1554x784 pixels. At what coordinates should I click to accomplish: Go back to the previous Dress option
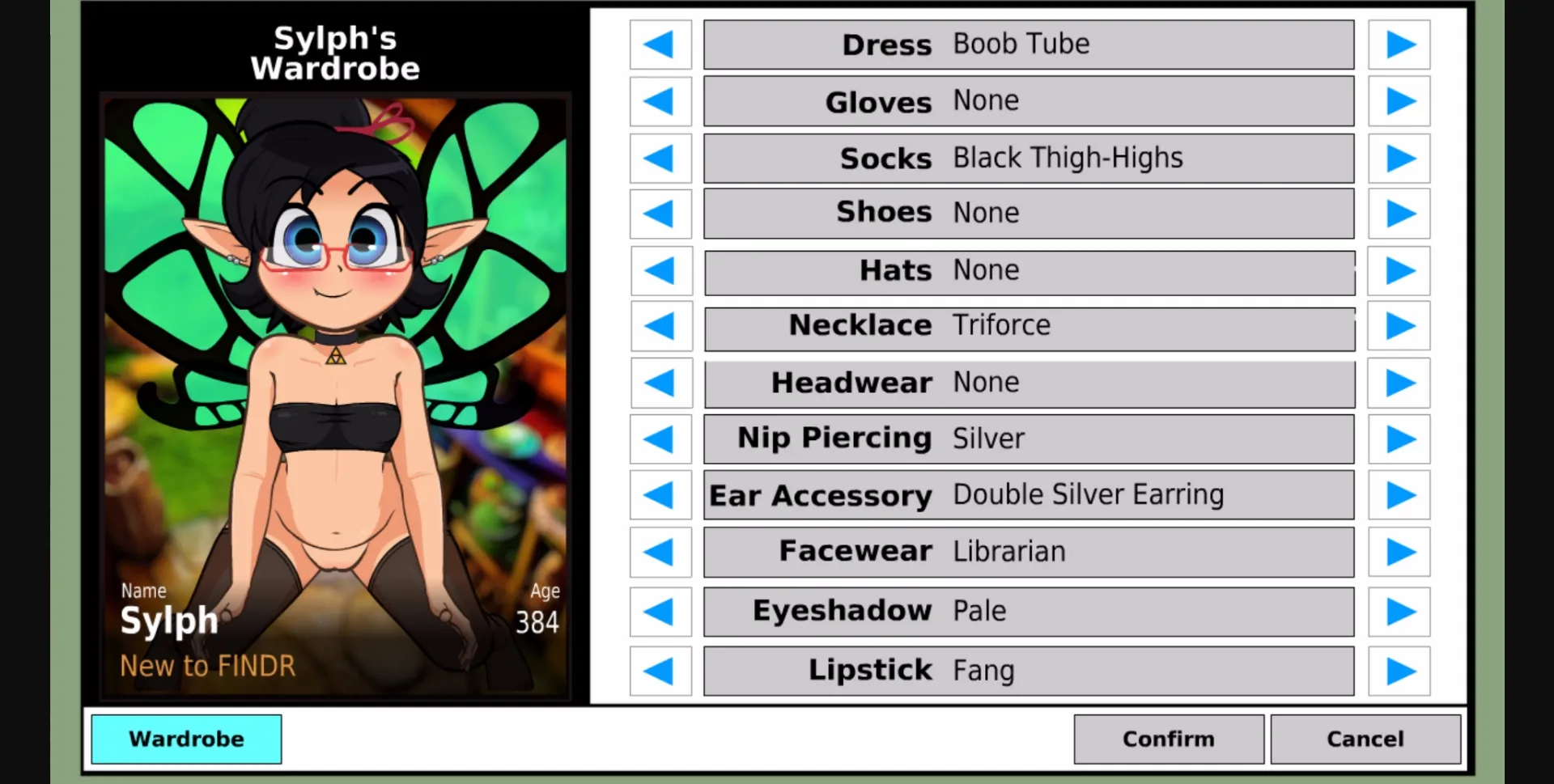pos(660,44)
